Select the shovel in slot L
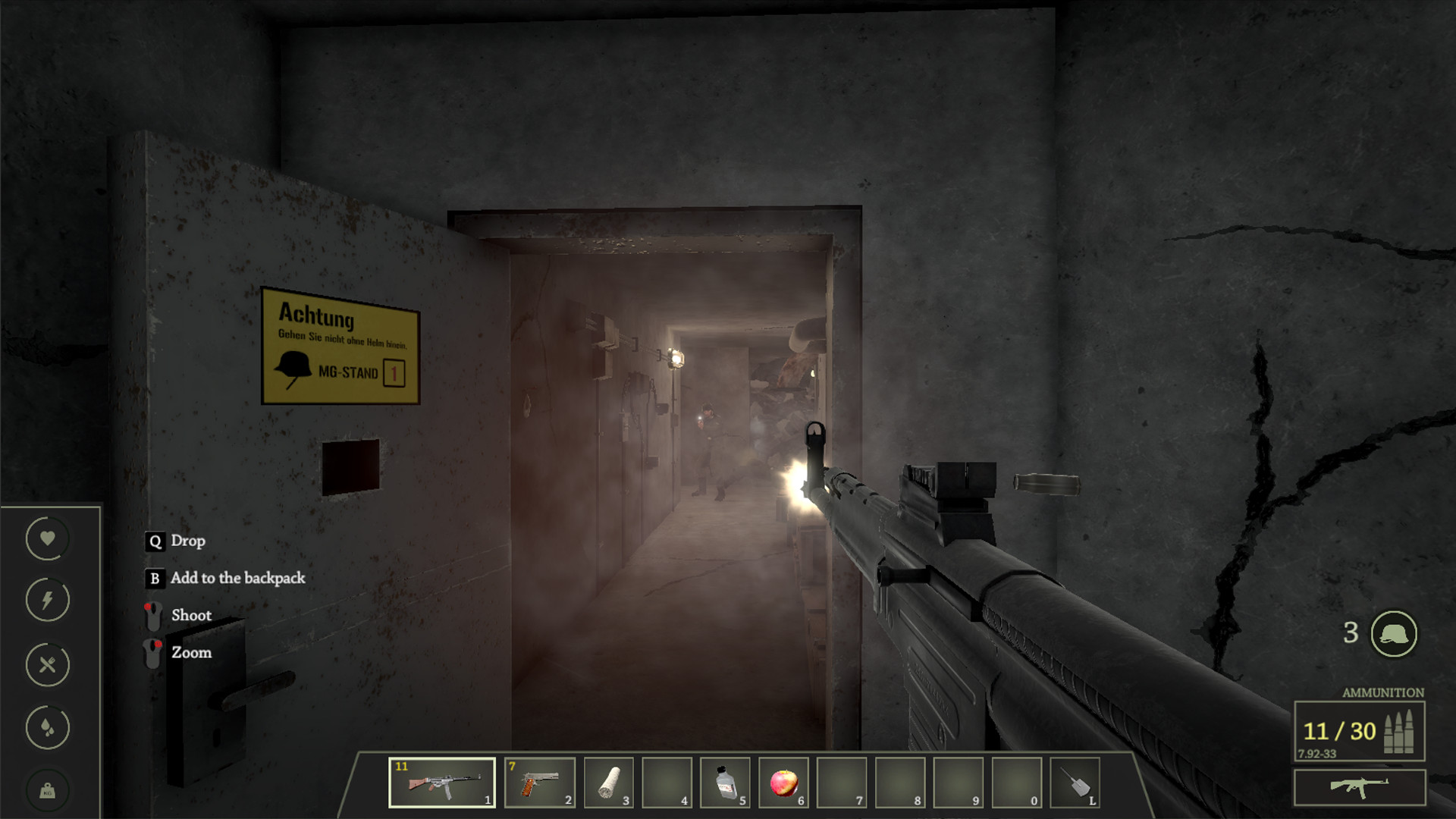 pyautogui.click(x=1077, y=783)
